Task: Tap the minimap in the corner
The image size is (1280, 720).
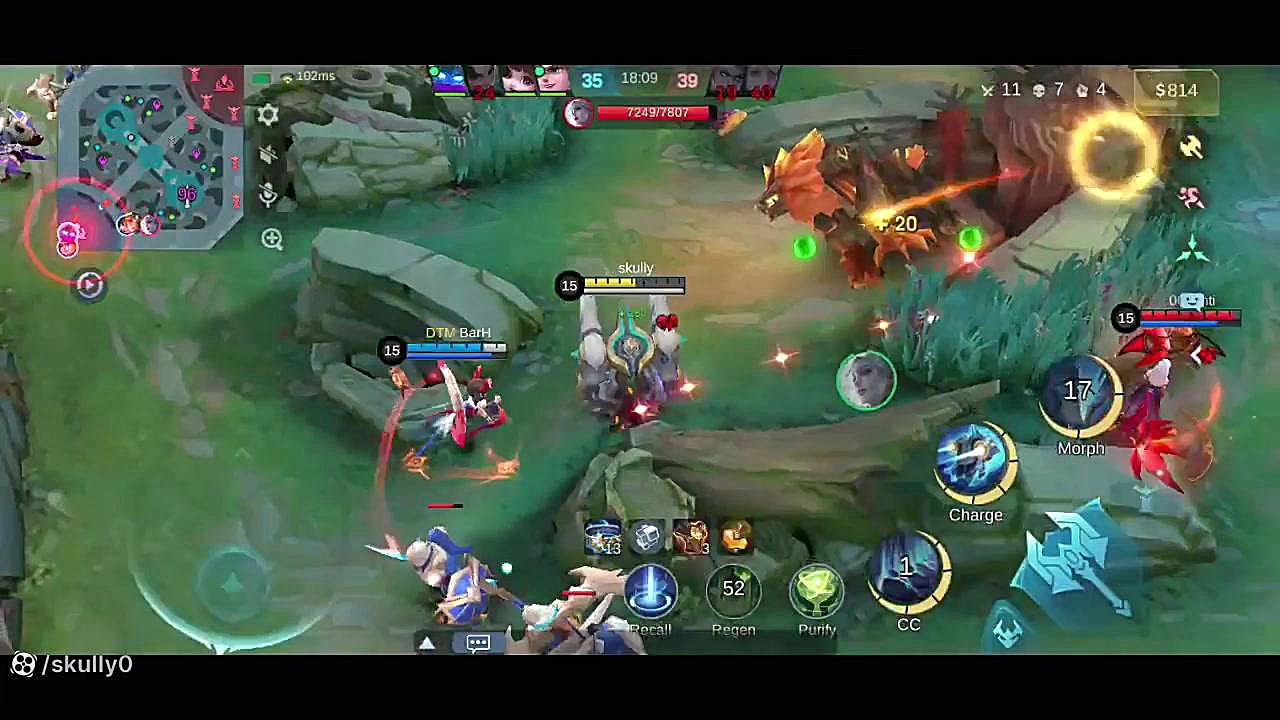Action: coord(140,160)
